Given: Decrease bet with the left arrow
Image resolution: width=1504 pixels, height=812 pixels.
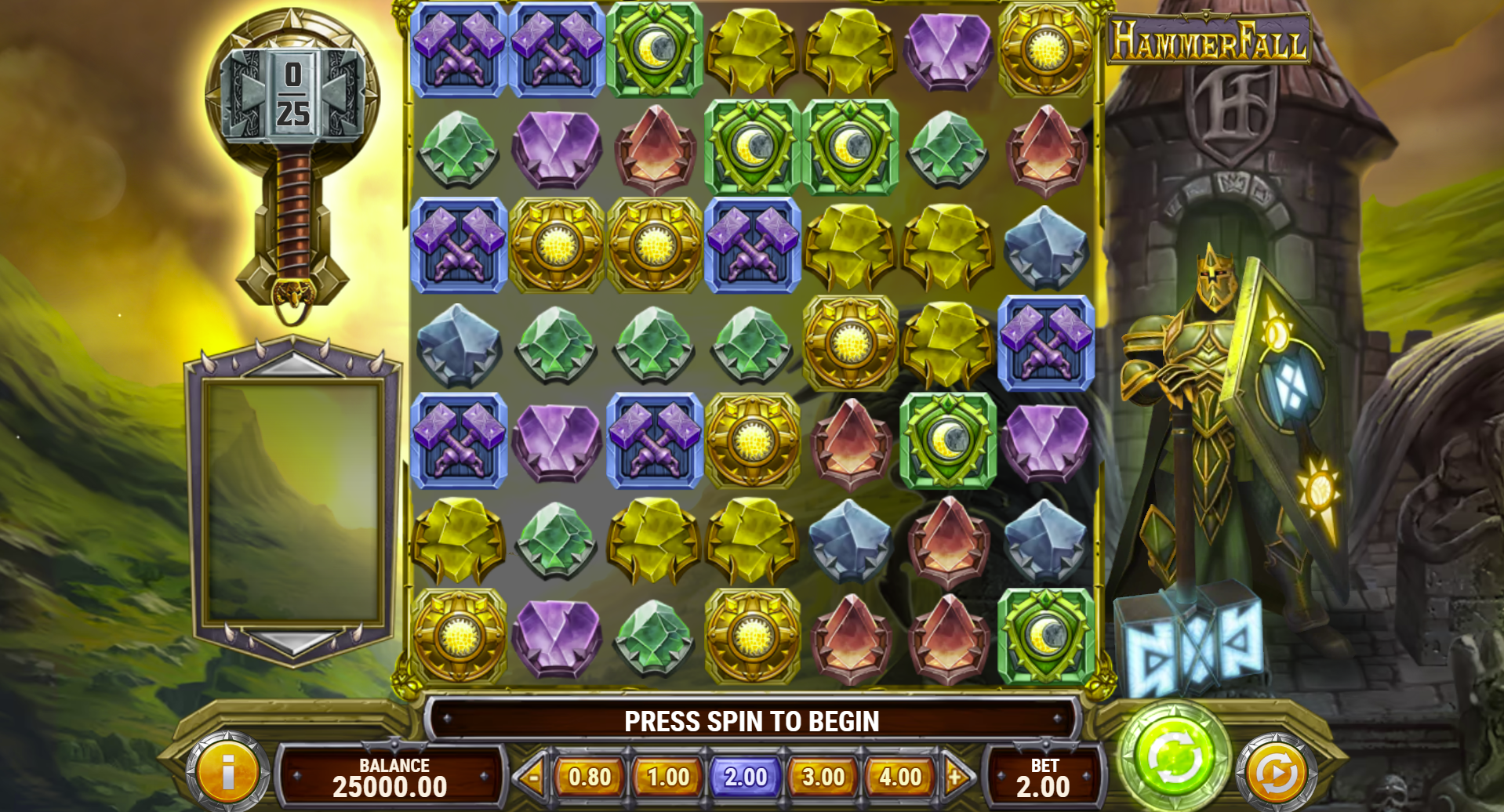Looking at the screenshot, I should (x=532, y=777).
